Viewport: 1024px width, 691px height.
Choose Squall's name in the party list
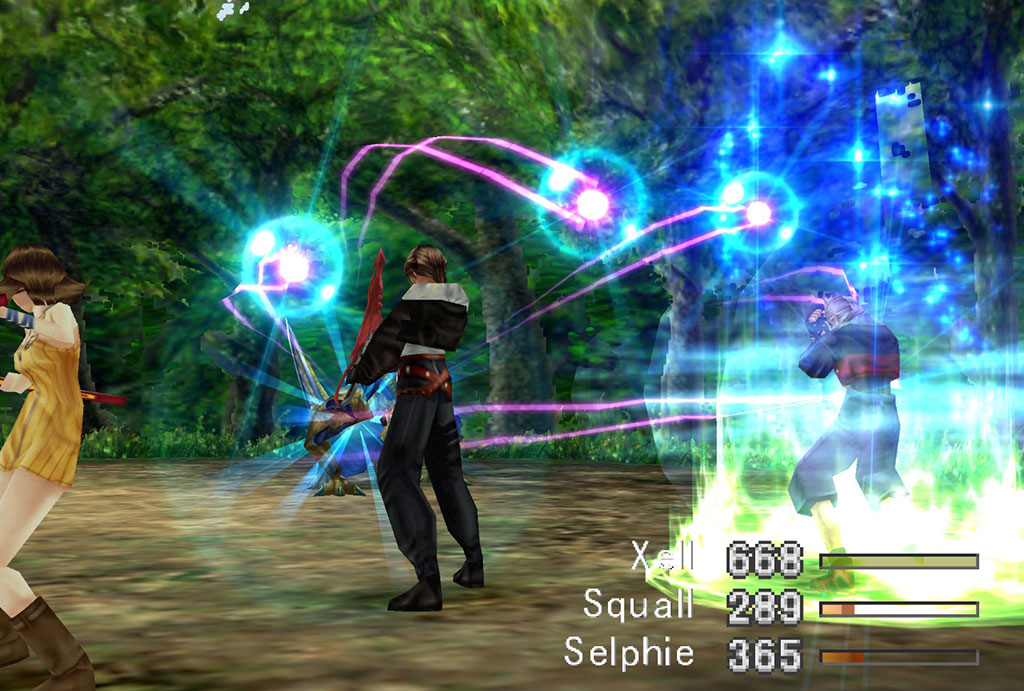[x=639, y=605]
